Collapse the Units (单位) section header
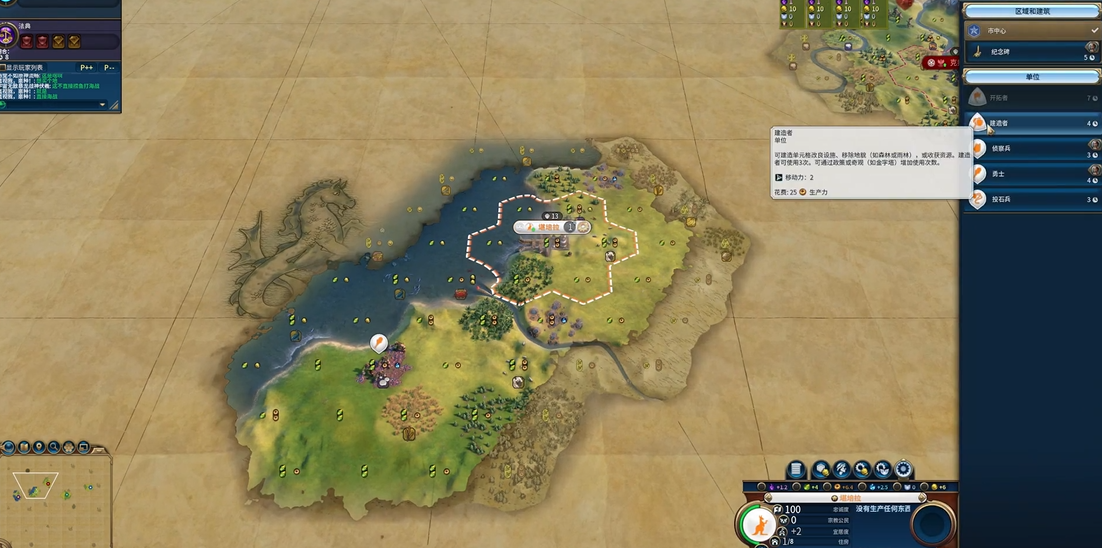The image size is (1102, 548). tap(1031, 76)
